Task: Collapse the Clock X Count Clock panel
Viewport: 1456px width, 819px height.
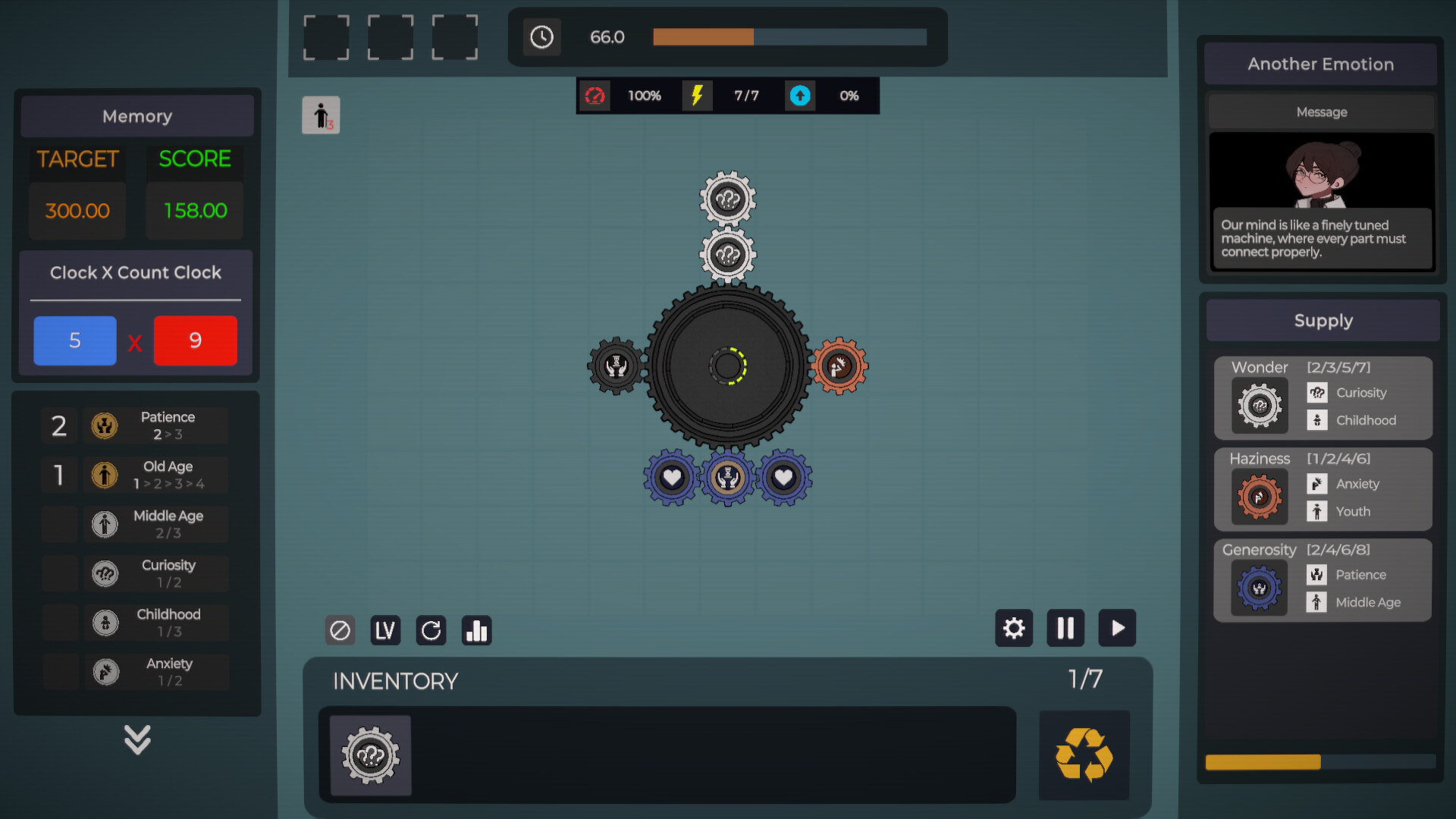Action: (135, 272)
